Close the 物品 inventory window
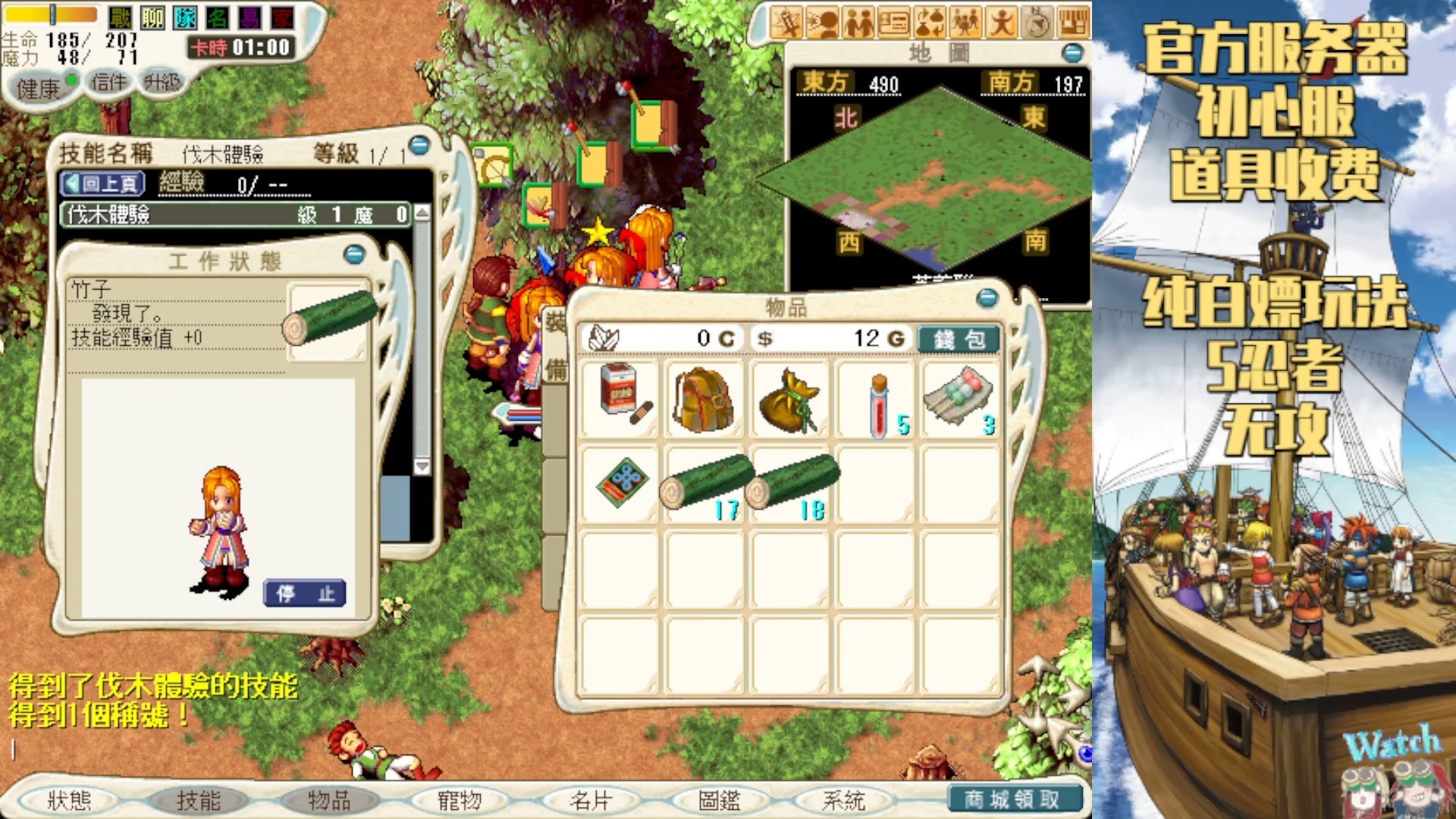Screen dimensions: 1456x819 pyautogui.click(x=987, y=298)
